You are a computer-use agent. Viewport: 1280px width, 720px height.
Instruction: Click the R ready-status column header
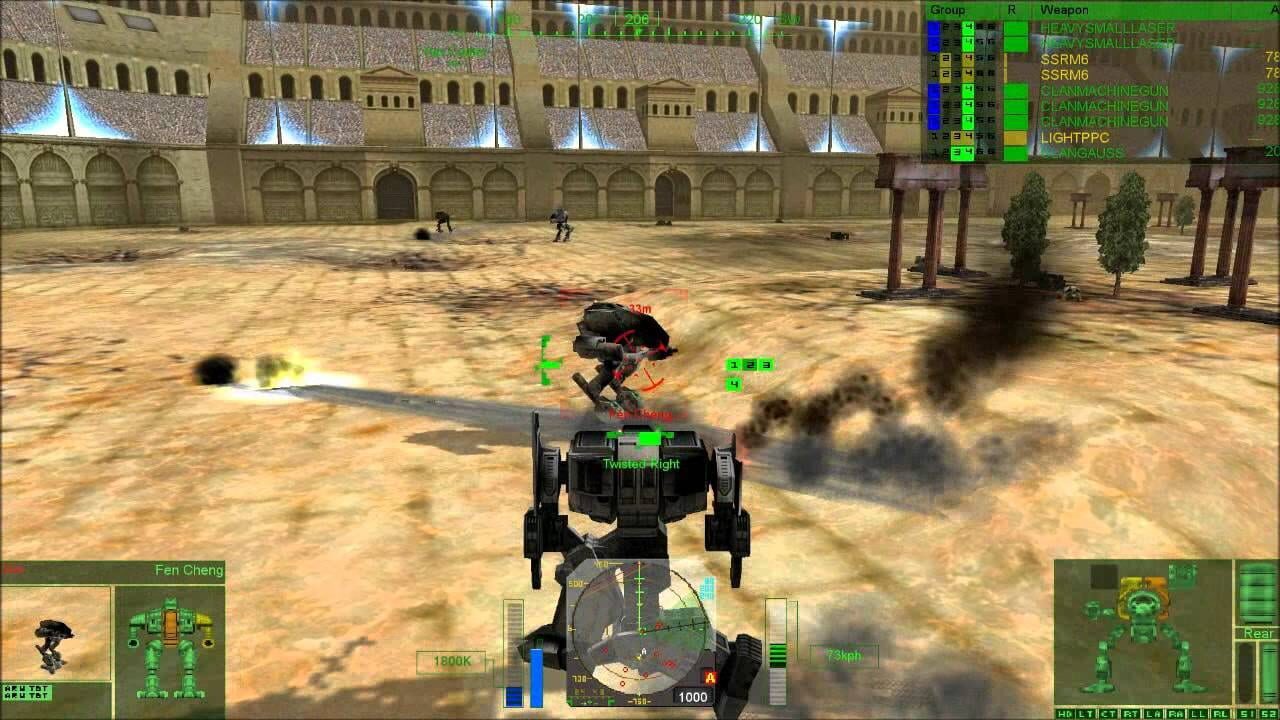pos(1010,9)
